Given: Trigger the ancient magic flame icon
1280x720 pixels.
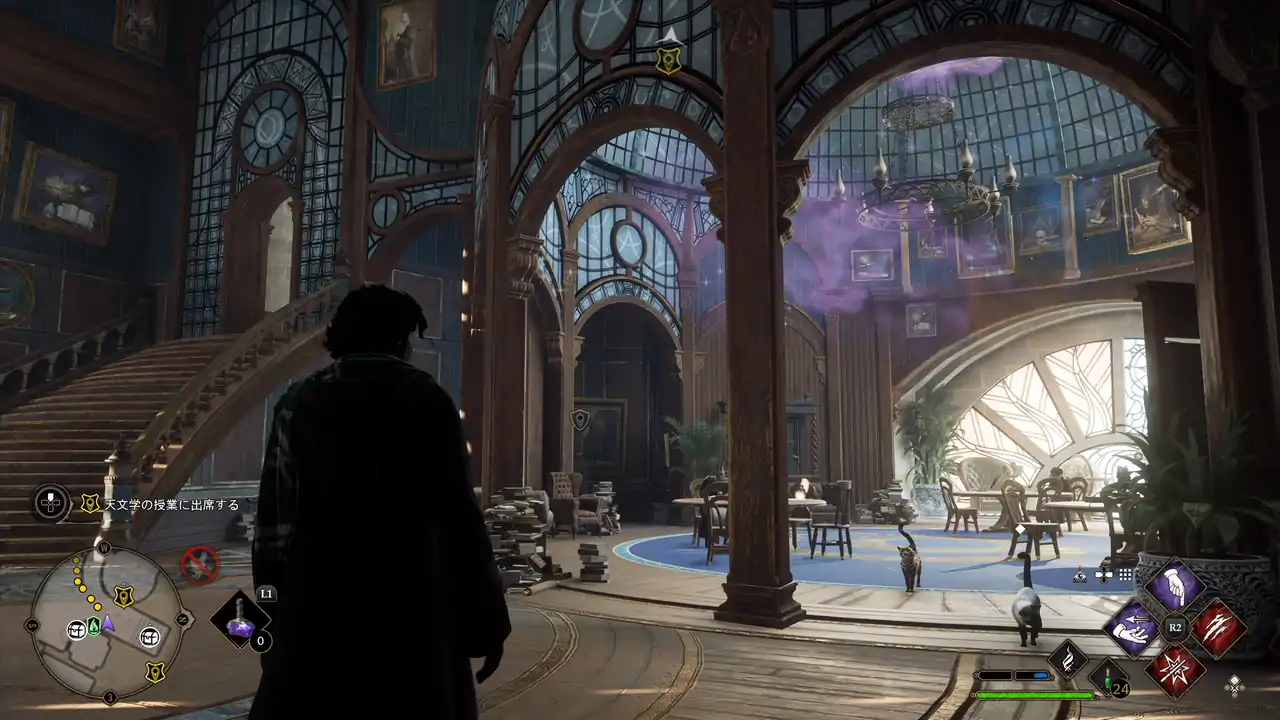Looking at the screenshot, I should 1067,660.
